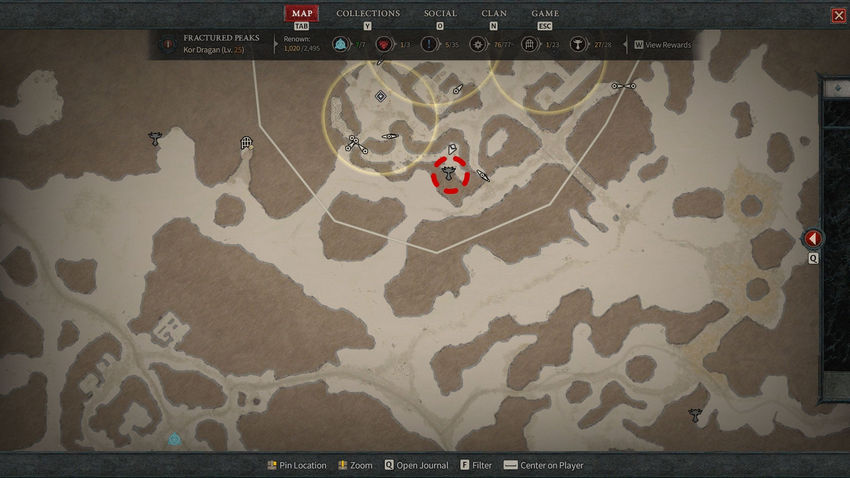Image resolution: width=850 pixels, height=478 pixels.
Task: Click the red-circled altar marker on map
Action: [x=450, y=173]
